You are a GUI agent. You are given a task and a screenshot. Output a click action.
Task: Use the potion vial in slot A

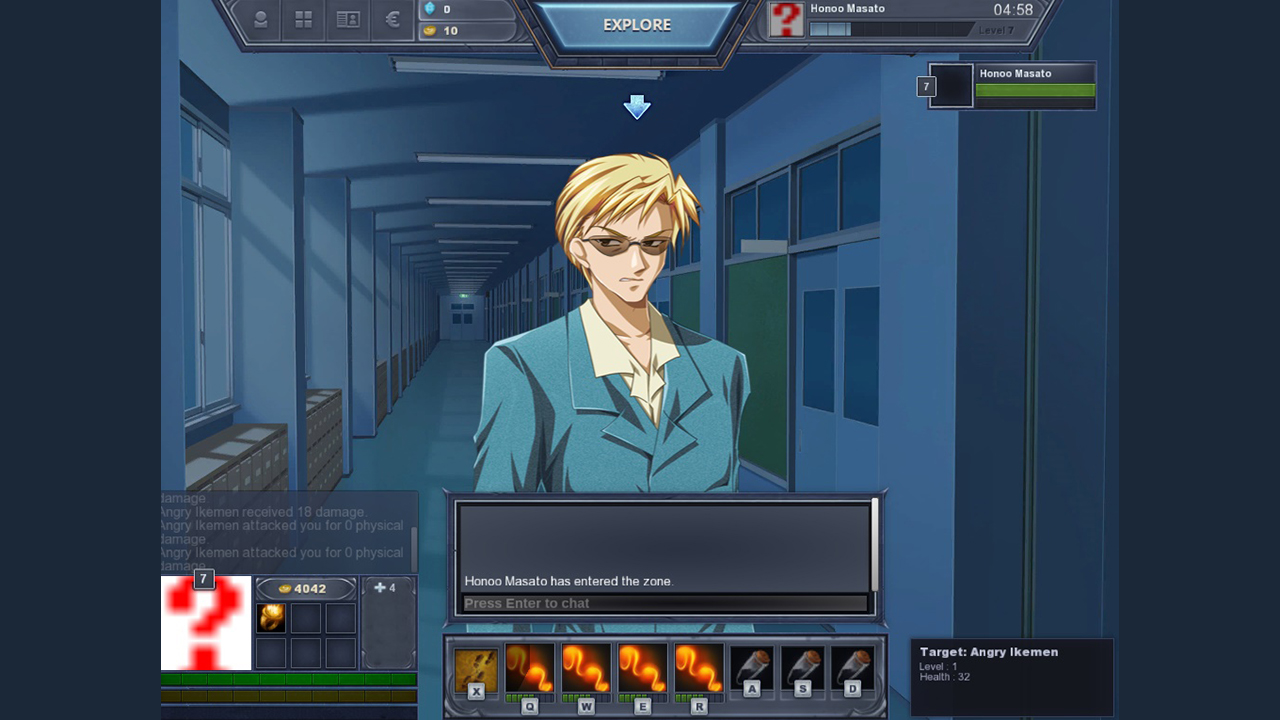pos(751,668)
